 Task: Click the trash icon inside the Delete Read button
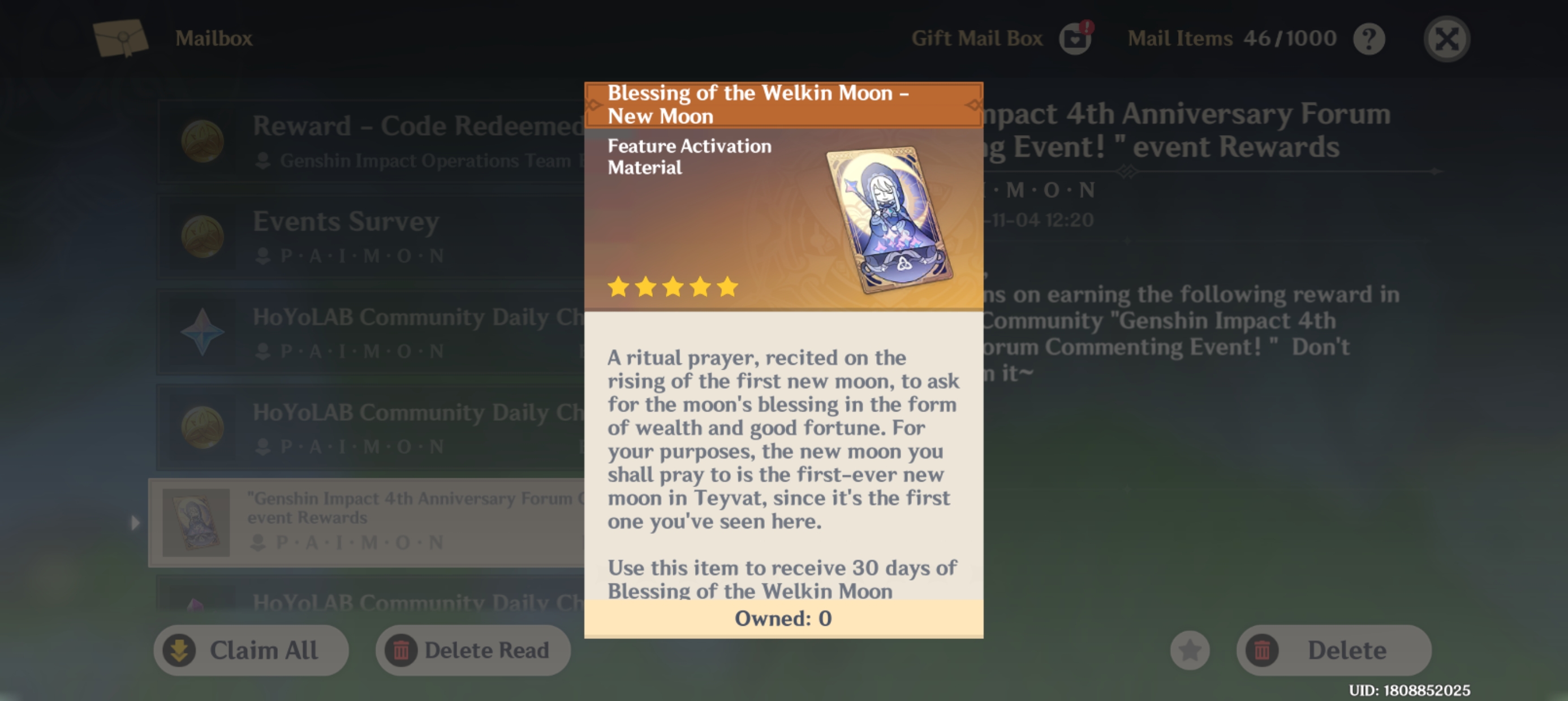click(400, 650)
